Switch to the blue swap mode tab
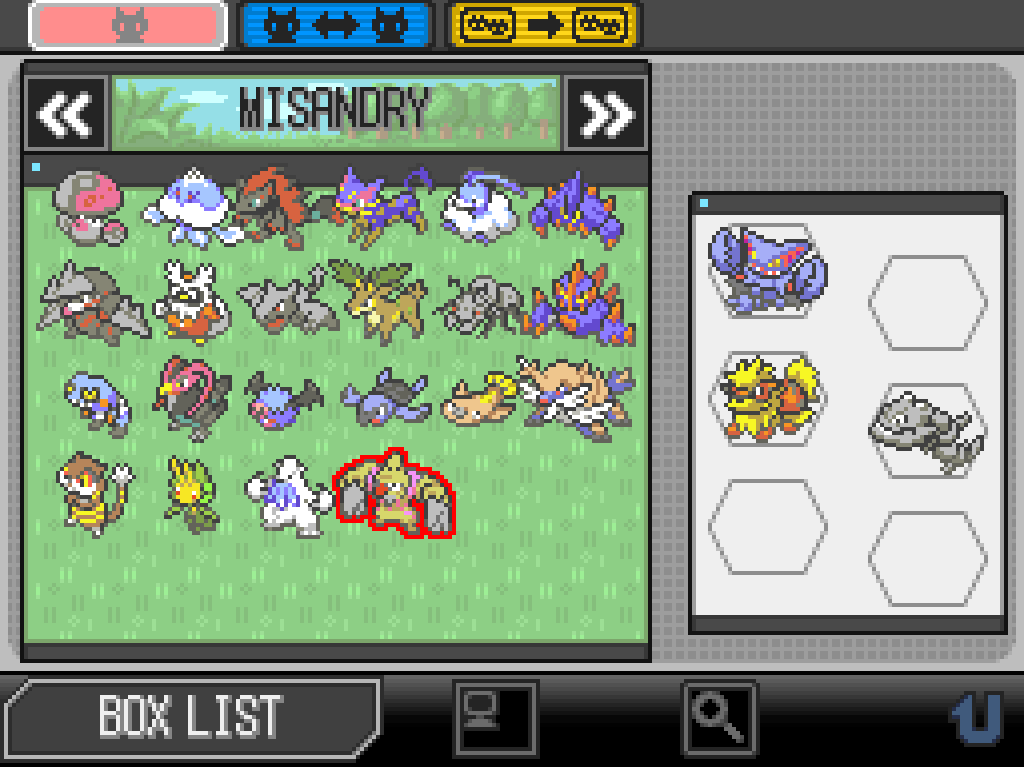The height and width of the screenshot is (767, 1024). [x=336, y=26]
